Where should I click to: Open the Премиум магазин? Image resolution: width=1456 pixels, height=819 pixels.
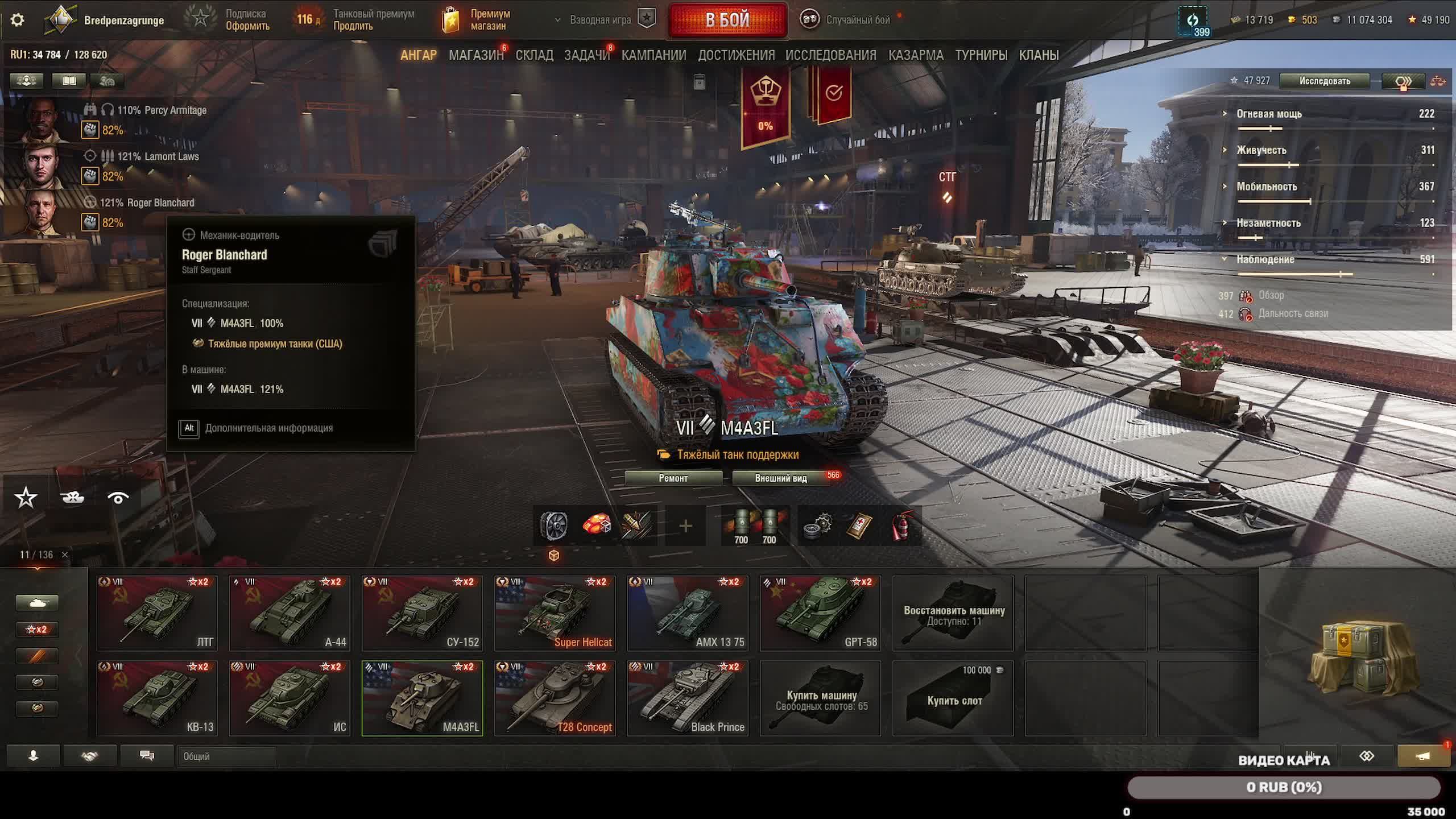pyautogui.click(x=477, y=20)
